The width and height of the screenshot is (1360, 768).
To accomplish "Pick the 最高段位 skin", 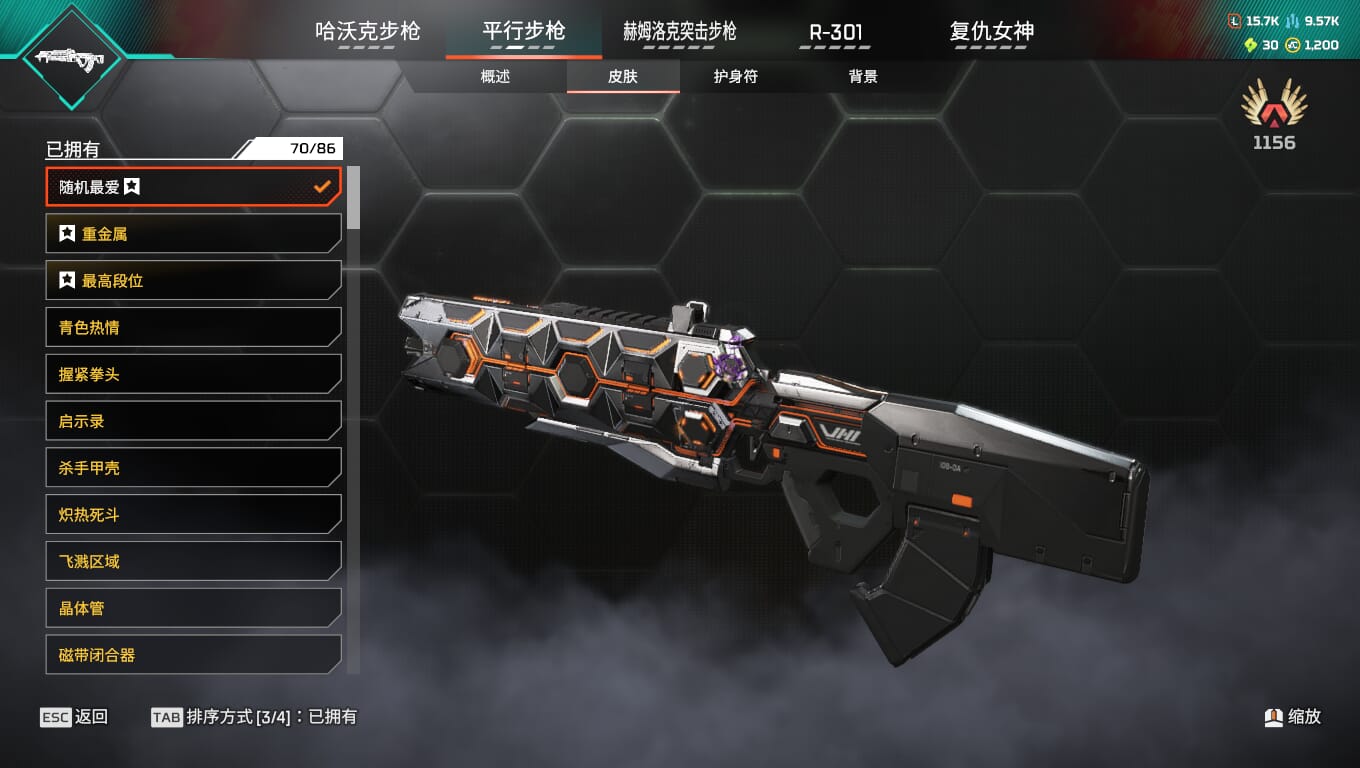I will pos(193,281).
